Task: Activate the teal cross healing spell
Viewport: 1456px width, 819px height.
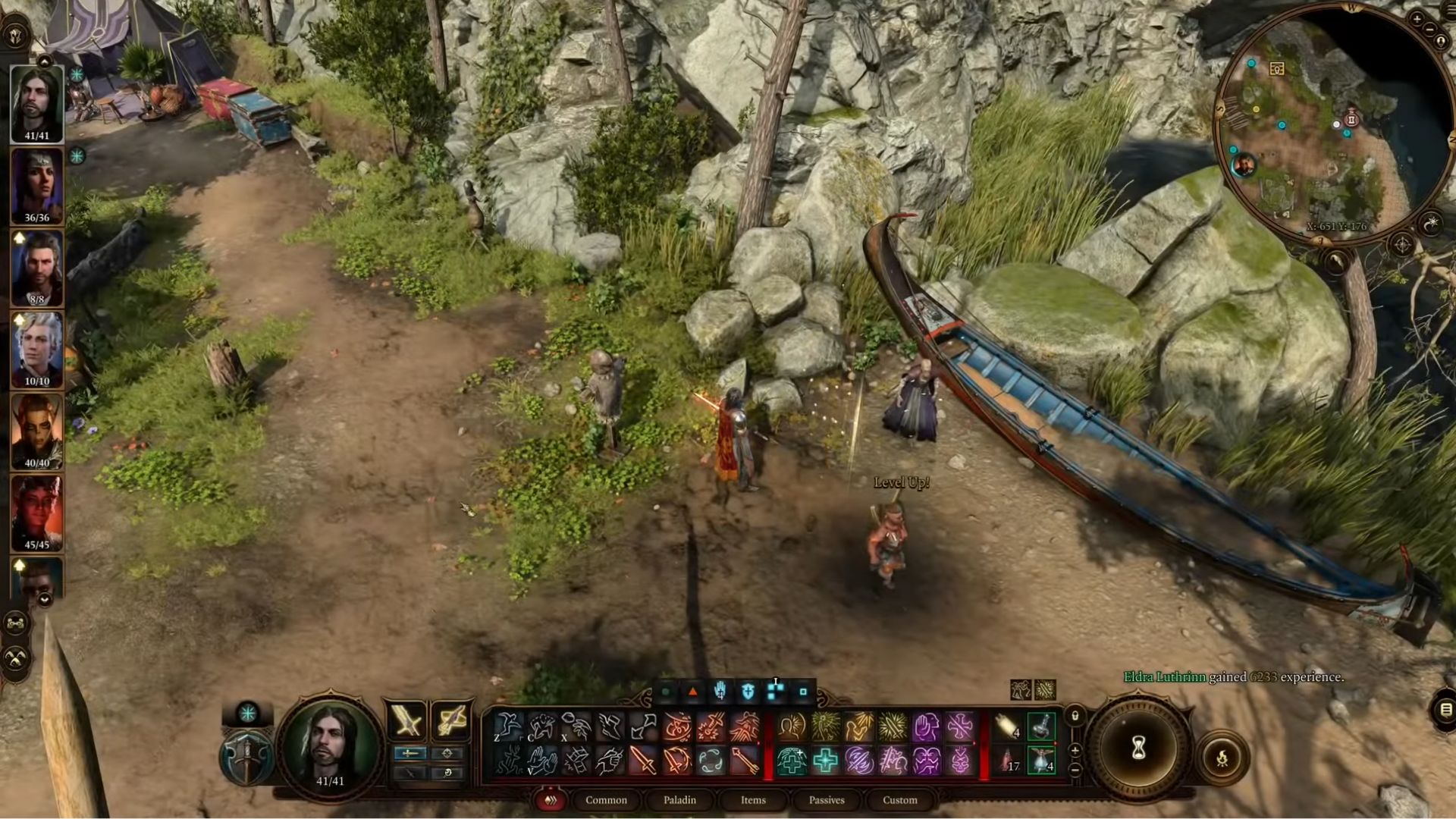Action: click(825, 761)
